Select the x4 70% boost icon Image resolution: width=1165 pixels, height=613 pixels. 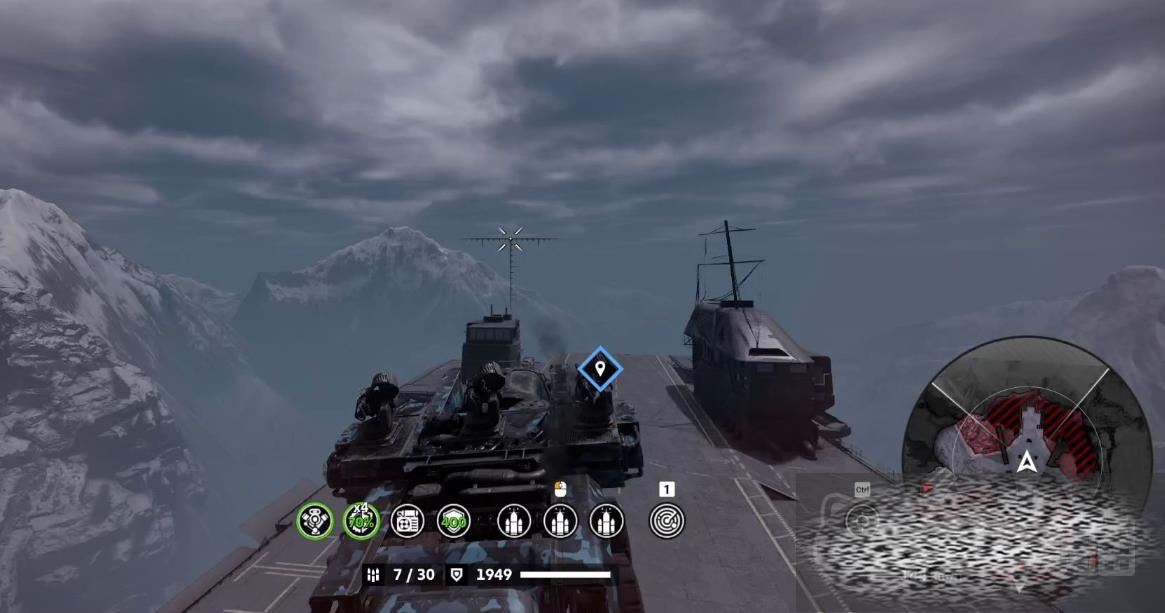point(361,520)
